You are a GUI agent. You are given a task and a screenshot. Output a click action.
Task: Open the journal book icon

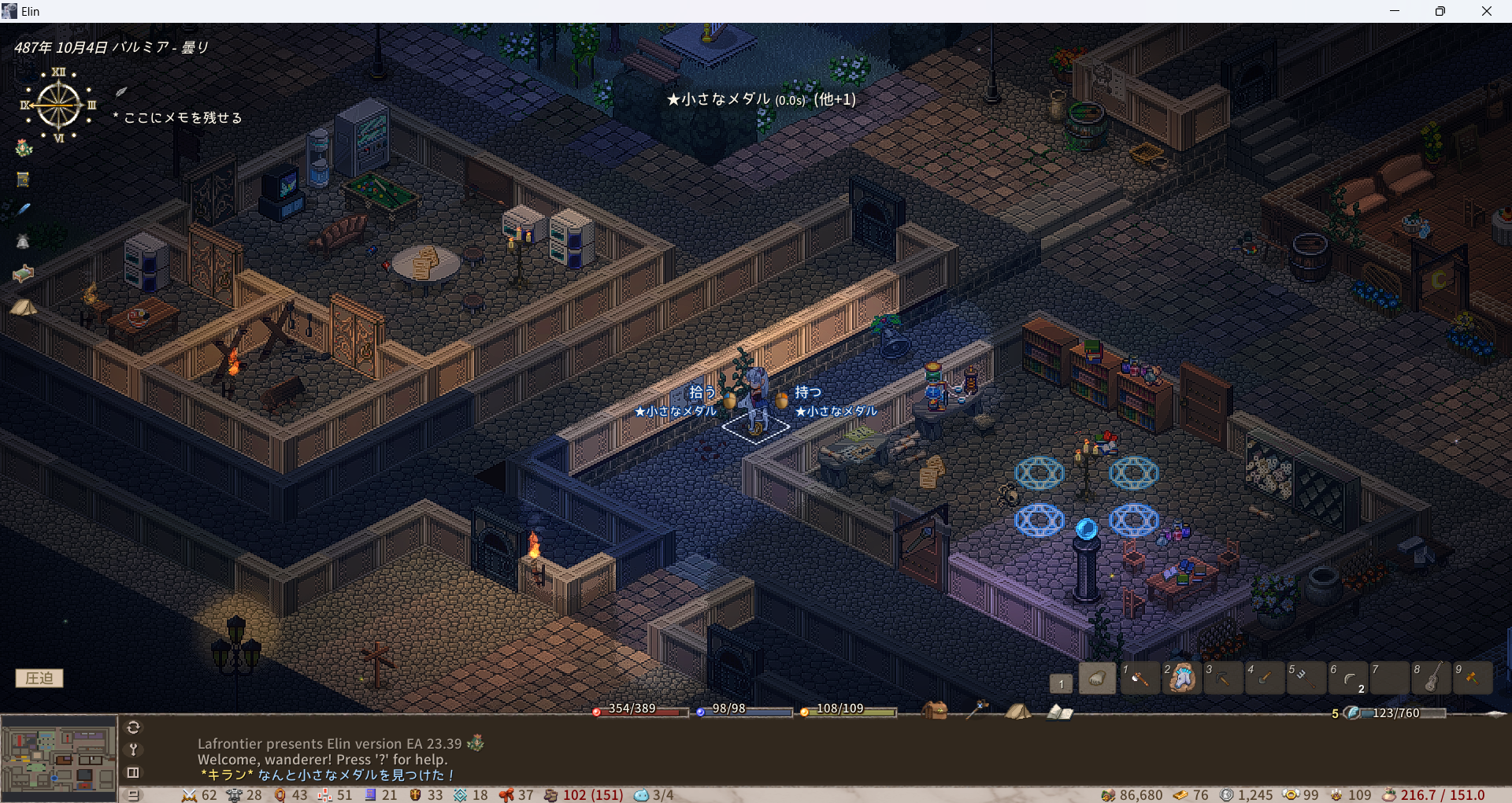(x=1059, y=712)
